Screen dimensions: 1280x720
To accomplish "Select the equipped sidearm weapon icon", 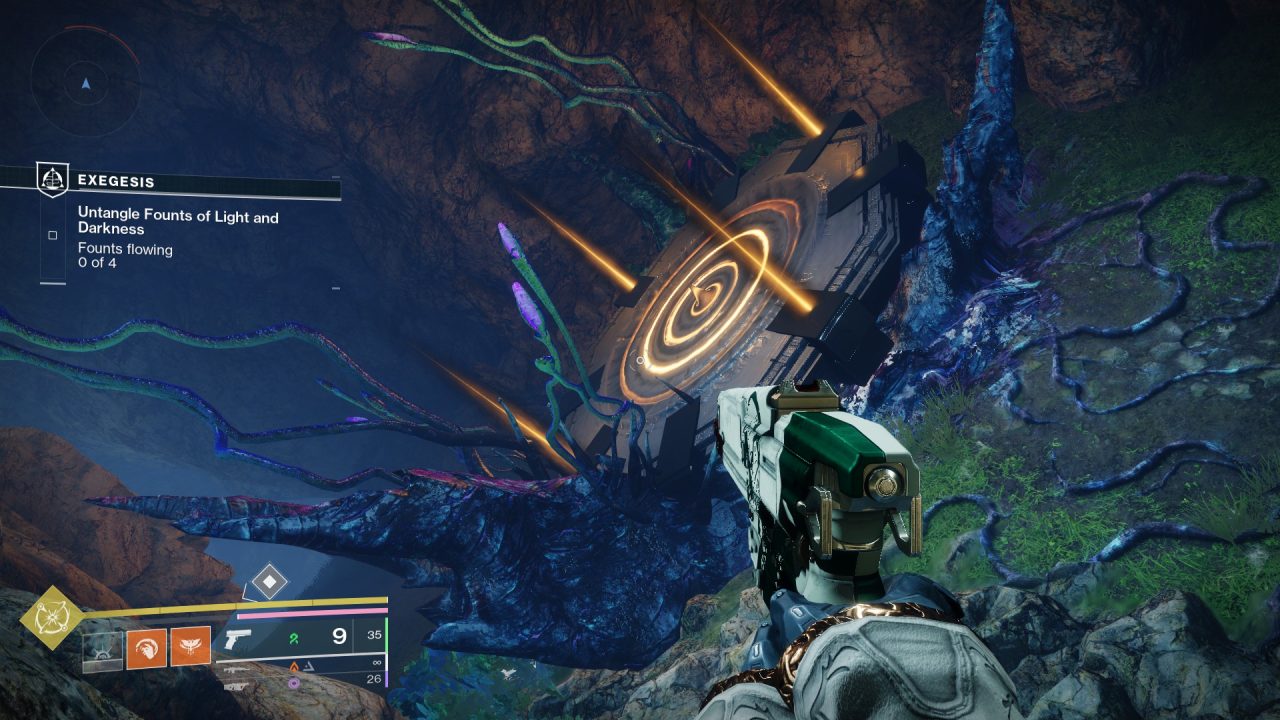I will [x=238, y=640].
